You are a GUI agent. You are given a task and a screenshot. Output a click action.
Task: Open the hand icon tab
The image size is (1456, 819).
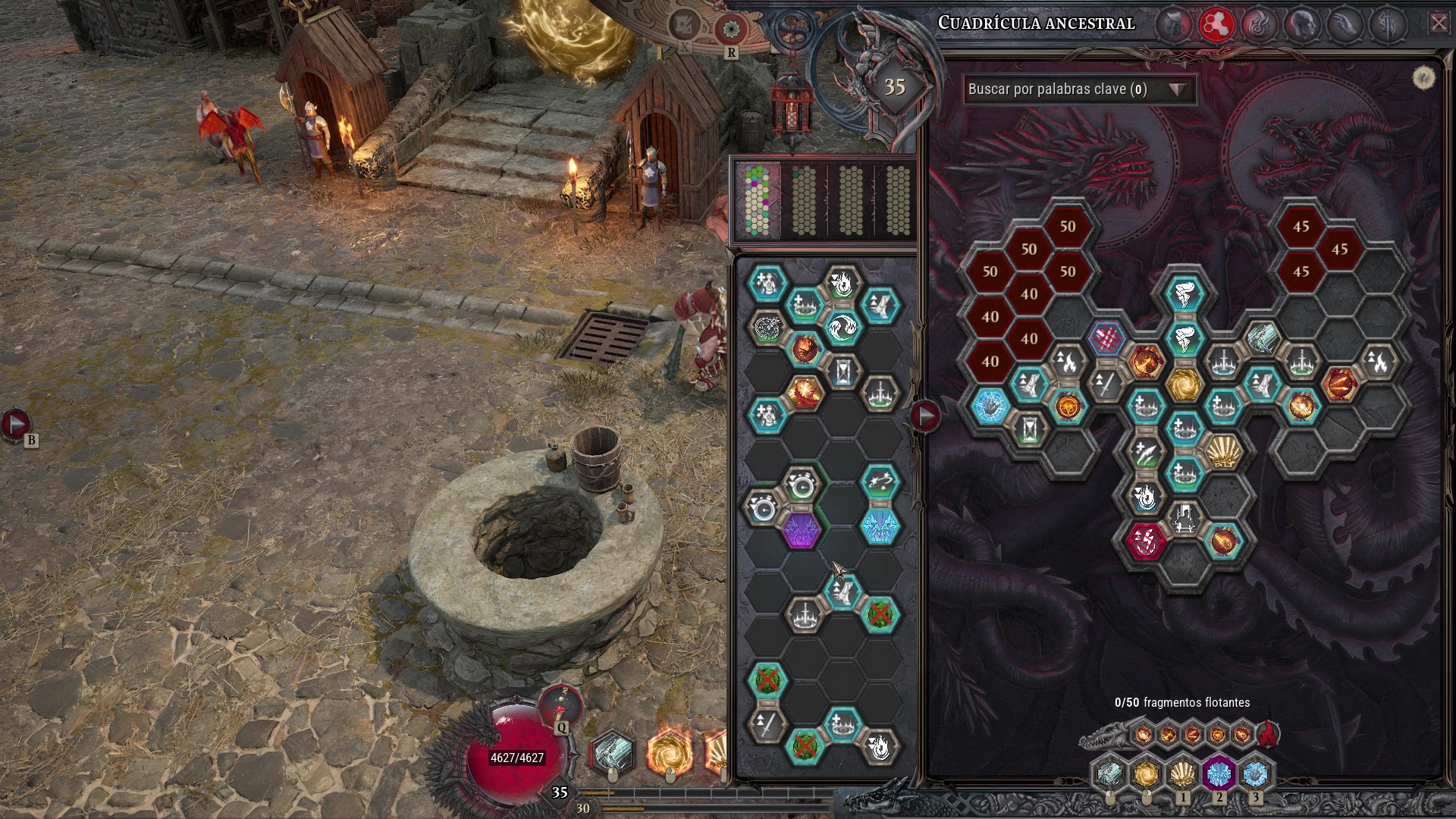click(x=1345, y=24)
